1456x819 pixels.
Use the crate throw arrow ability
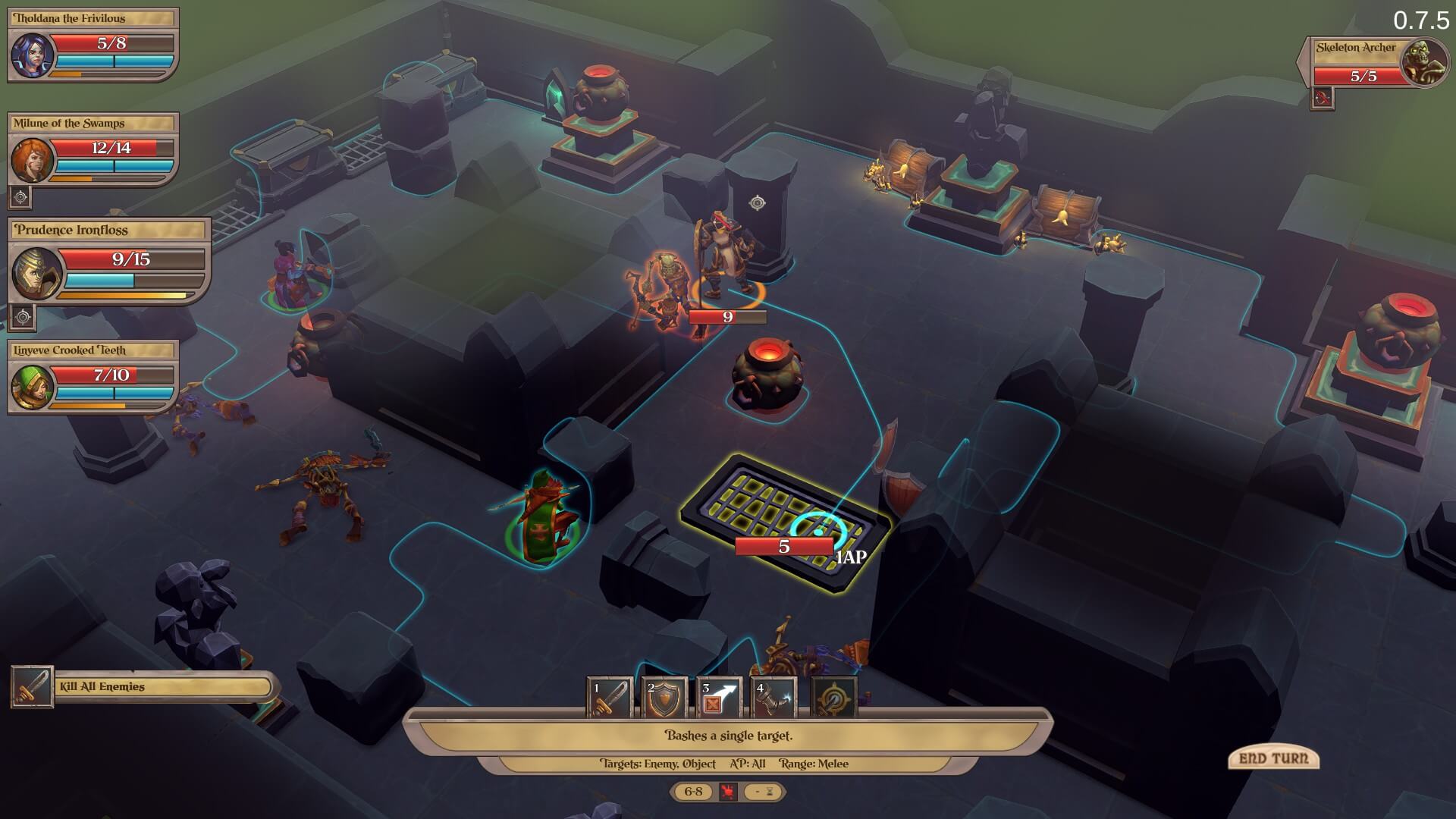719,698
